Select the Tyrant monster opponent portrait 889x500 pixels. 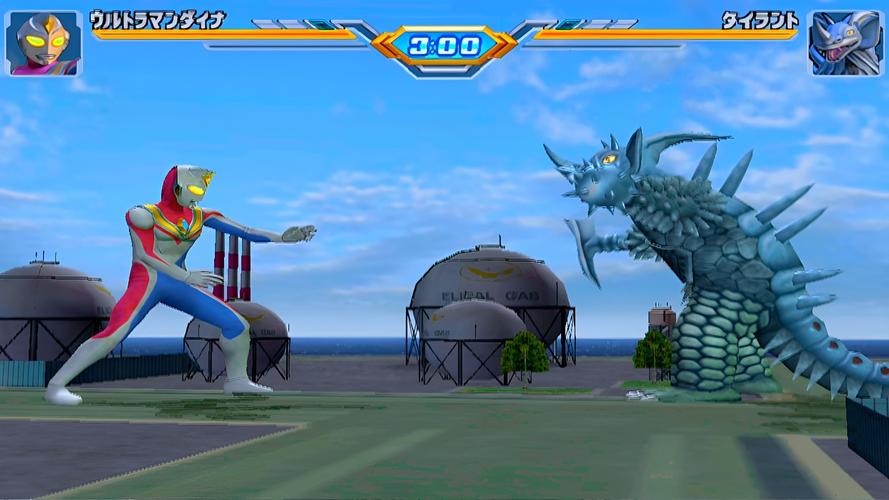click(x=845, y=43)
